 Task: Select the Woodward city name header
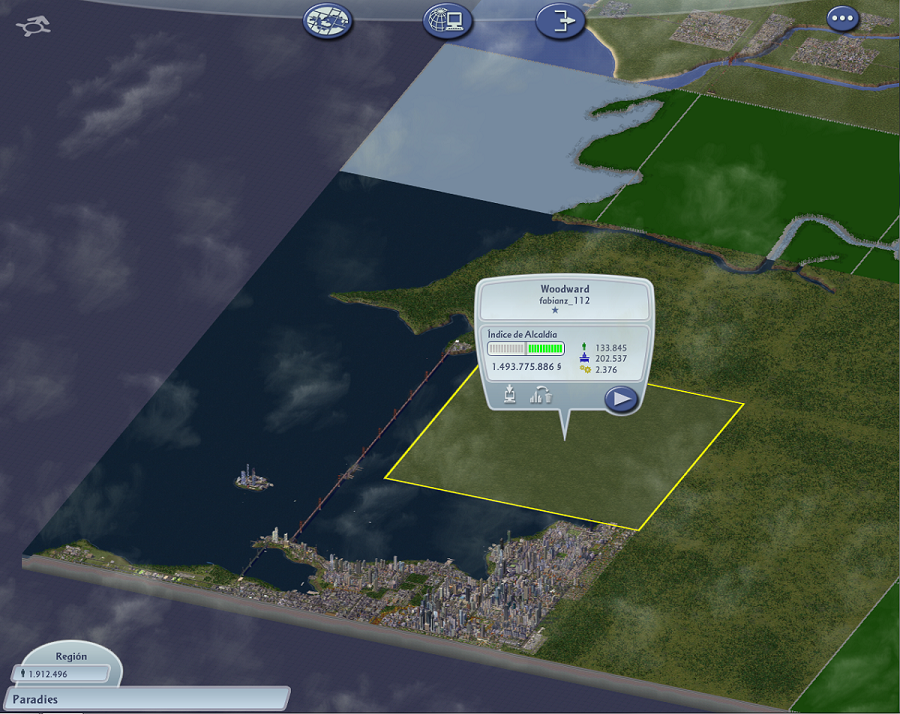coord(565,289)
